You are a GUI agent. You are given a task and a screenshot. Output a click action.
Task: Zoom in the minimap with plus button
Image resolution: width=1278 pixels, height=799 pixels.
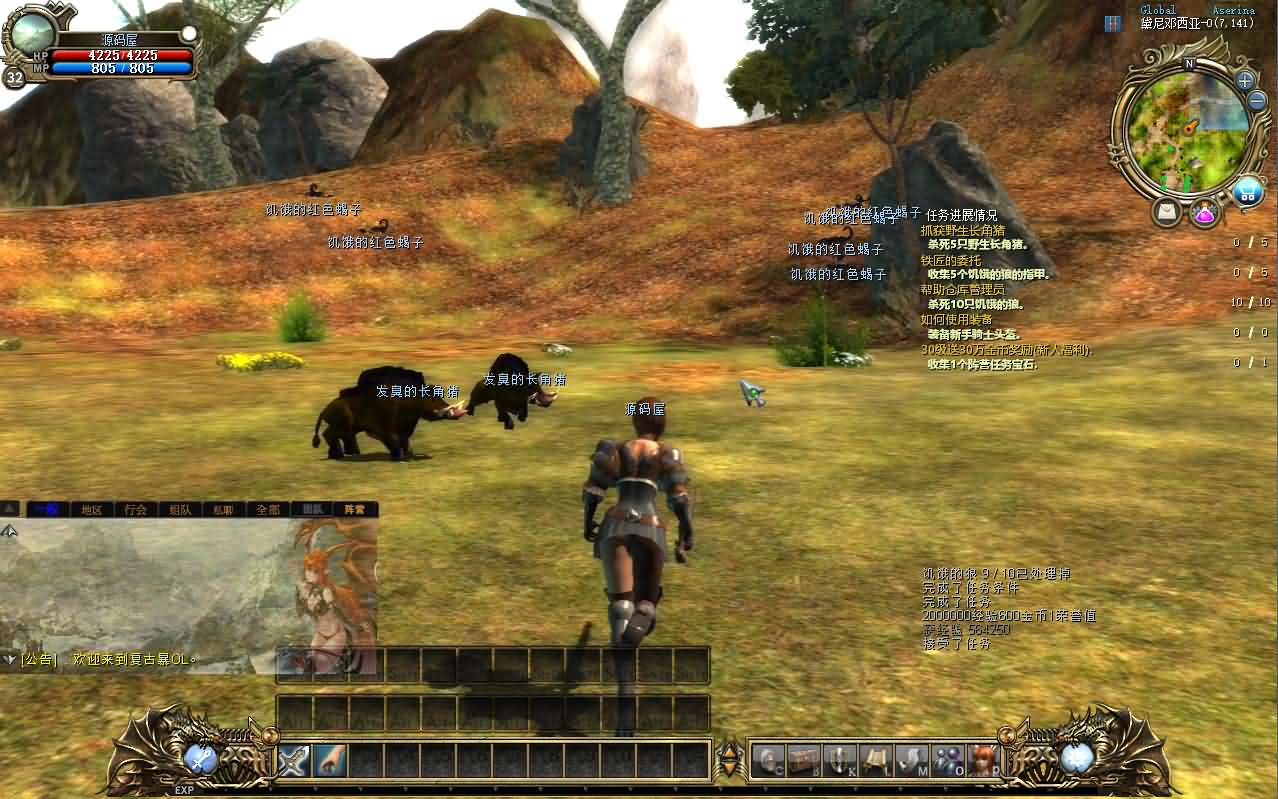coord(1244,80)
